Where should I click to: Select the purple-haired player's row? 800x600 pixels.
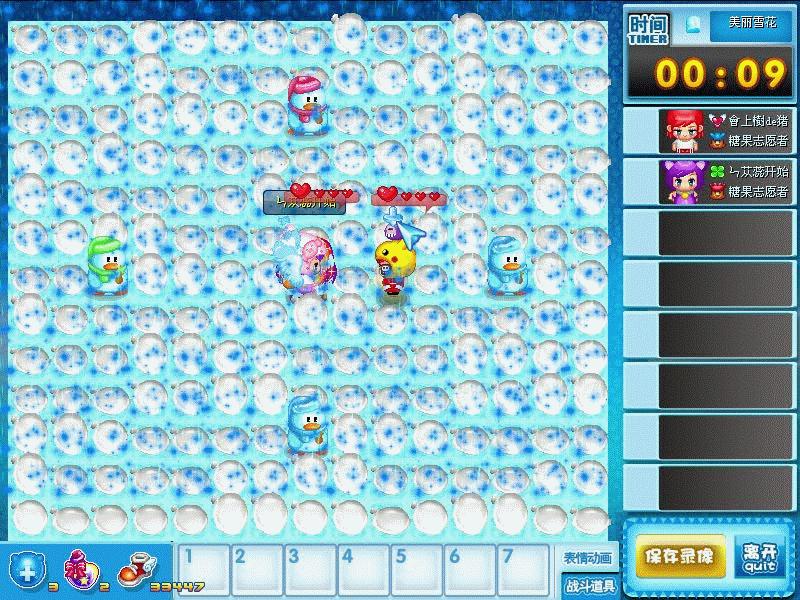coord(709,181)
